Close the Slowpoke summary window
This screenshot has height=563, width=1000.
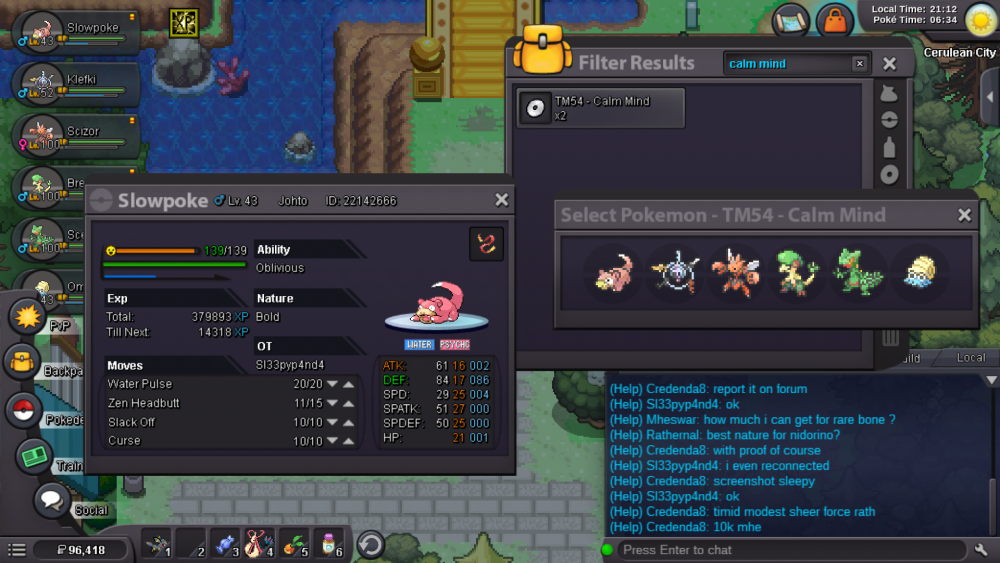[502, 200]
